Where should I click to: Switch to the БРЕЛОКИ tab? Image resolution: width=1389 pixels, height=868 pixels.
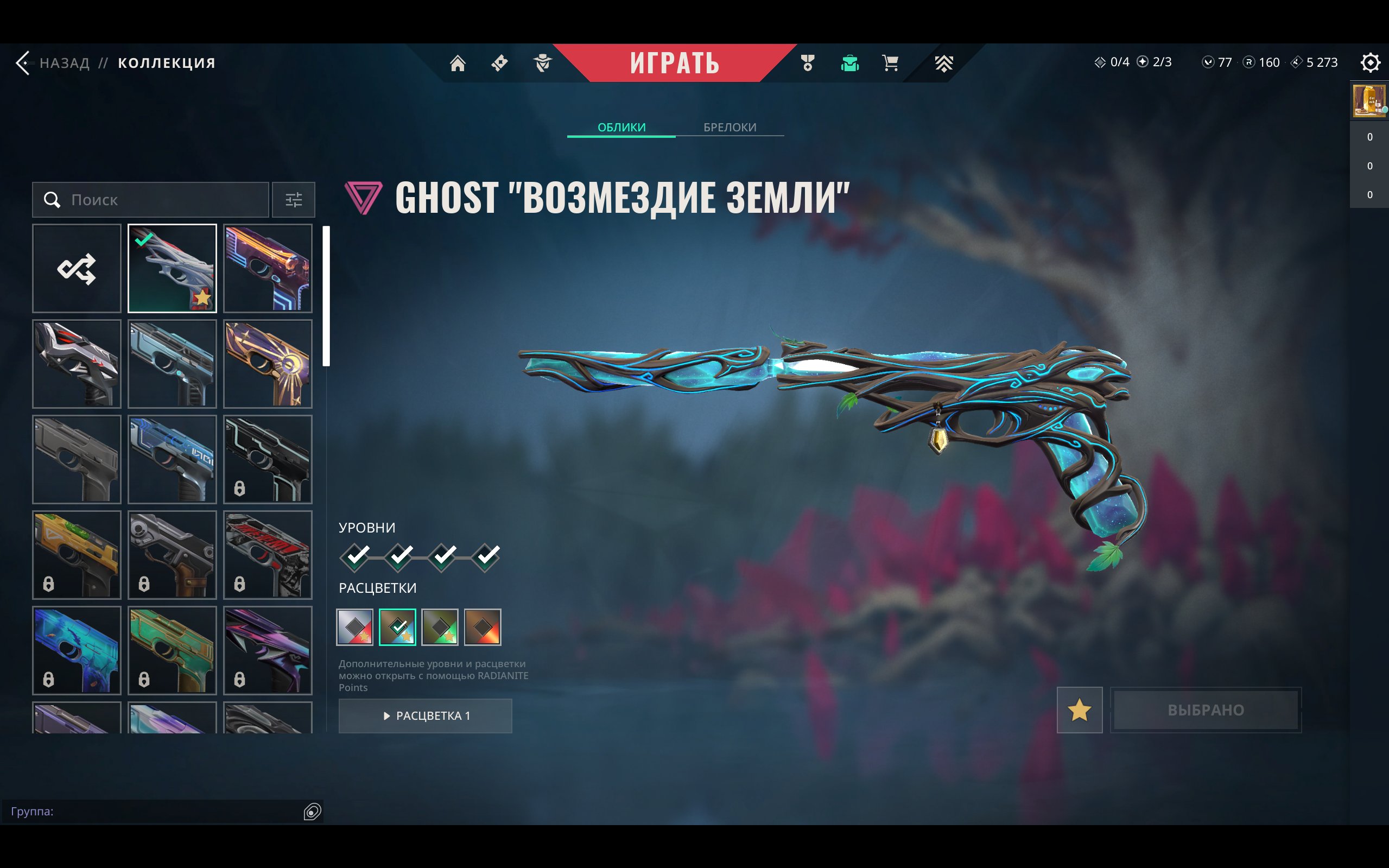[730, 127]
